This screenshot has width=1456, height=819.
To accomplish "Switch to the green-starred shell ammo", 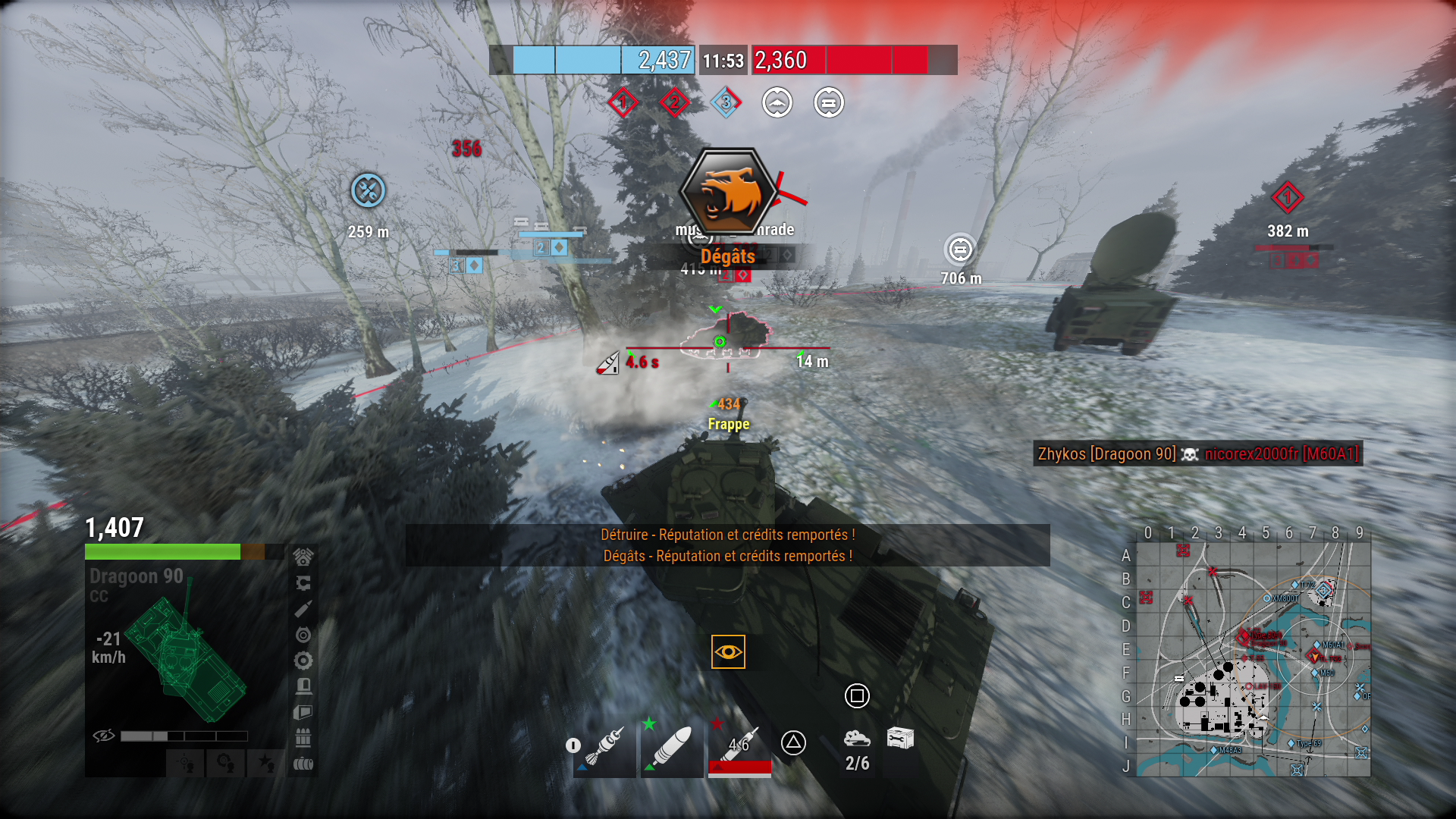I will tap(671, 747).
